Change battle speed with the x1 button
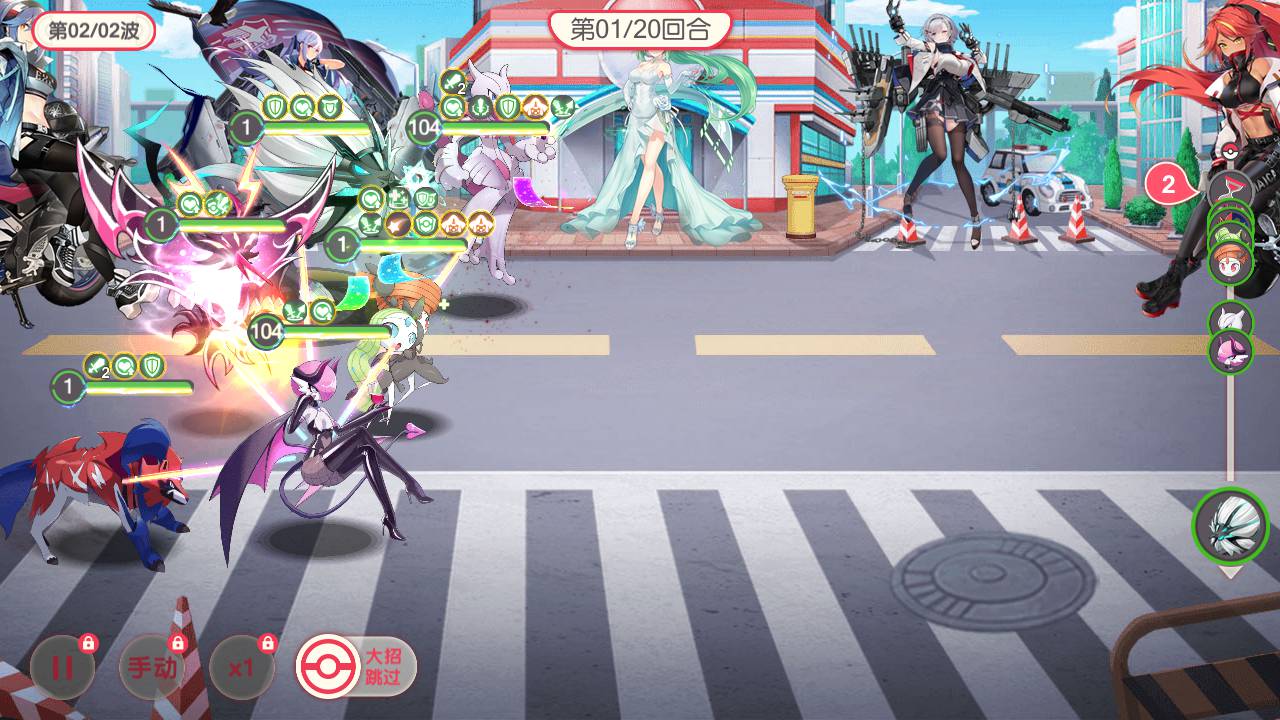 240,667
